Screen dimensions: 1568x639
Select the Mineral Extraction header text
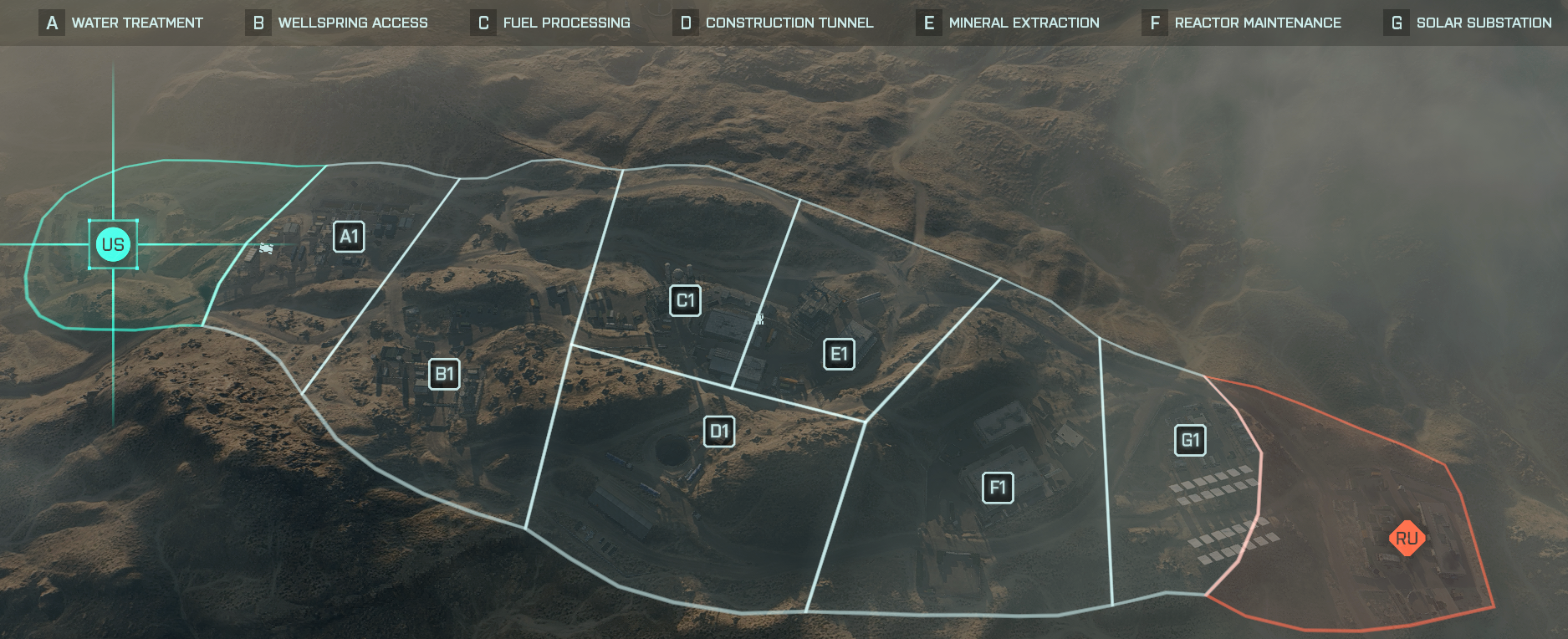[x=1024, y=23]
